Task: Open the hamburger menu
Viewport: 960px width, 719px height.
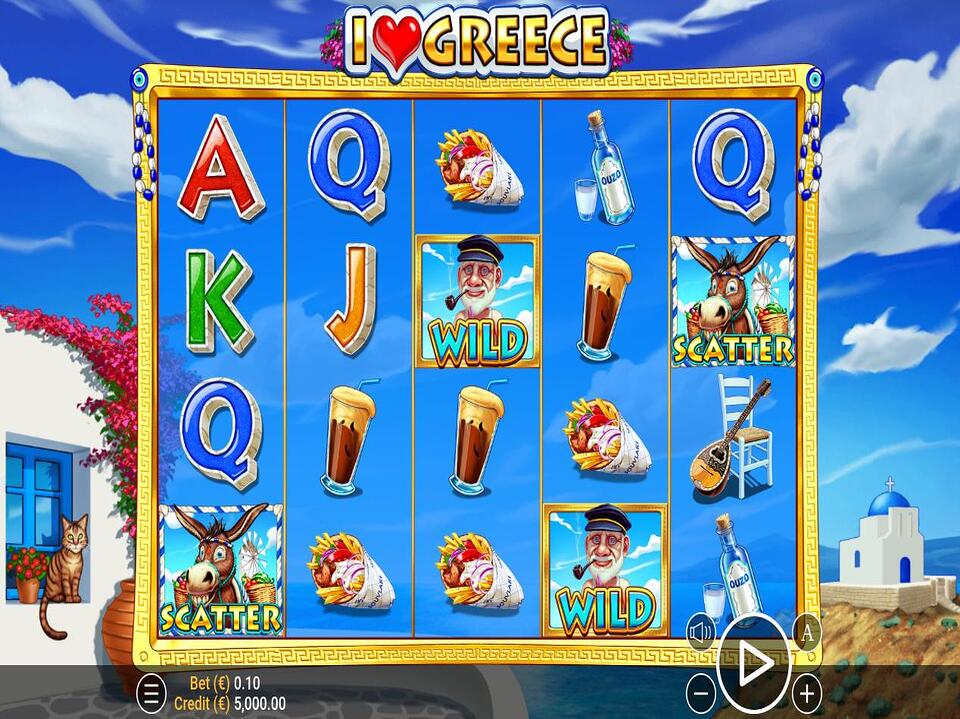Action: click(x=151, y=692)
